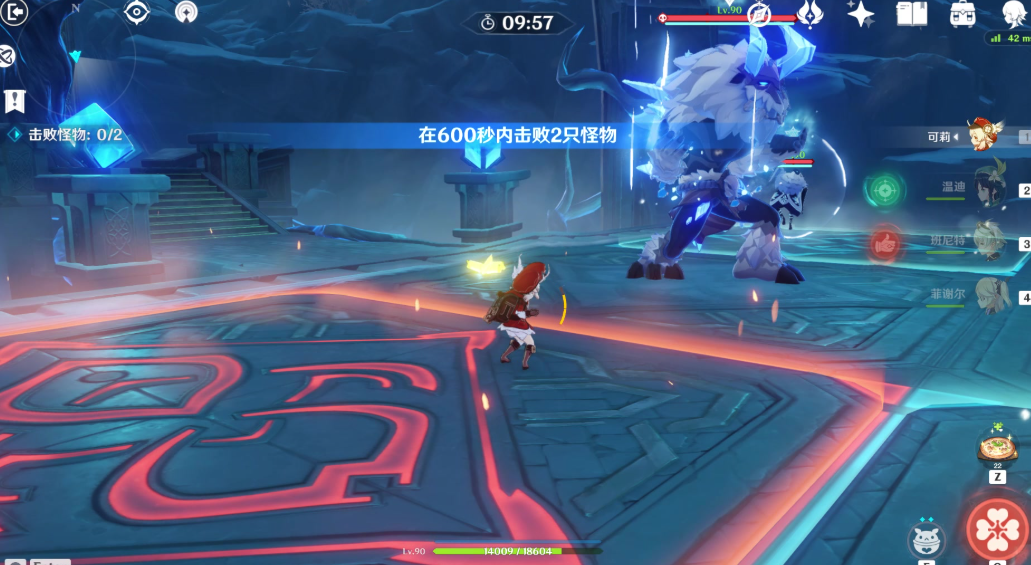The image size is (1031, 565).
Task: Toggle the eye-shaped elemental sight icon
Action: [x=136, y=12]
